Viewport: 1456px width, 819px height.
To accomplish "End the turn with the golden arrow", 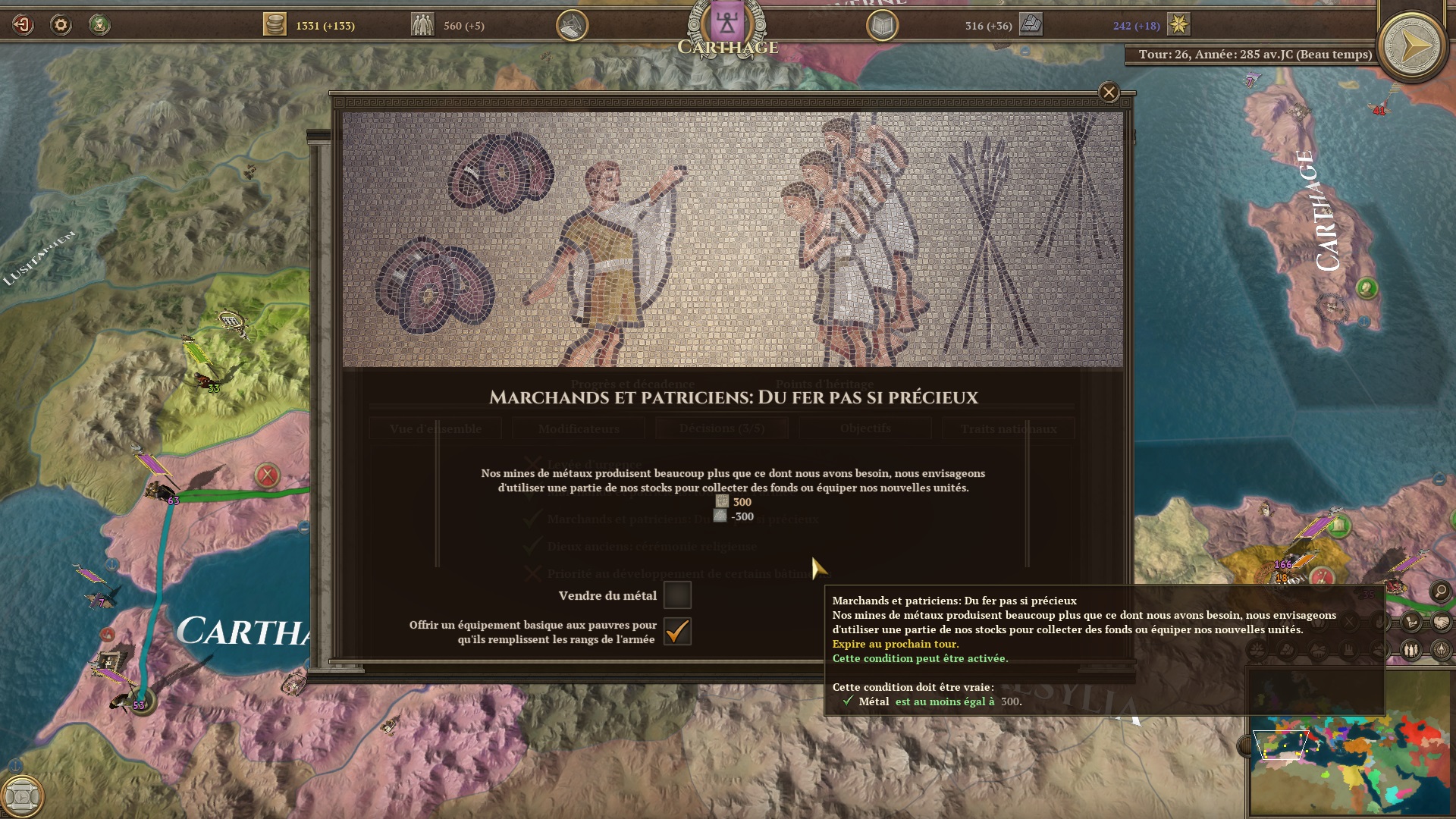I will [x=1411, y=47].
